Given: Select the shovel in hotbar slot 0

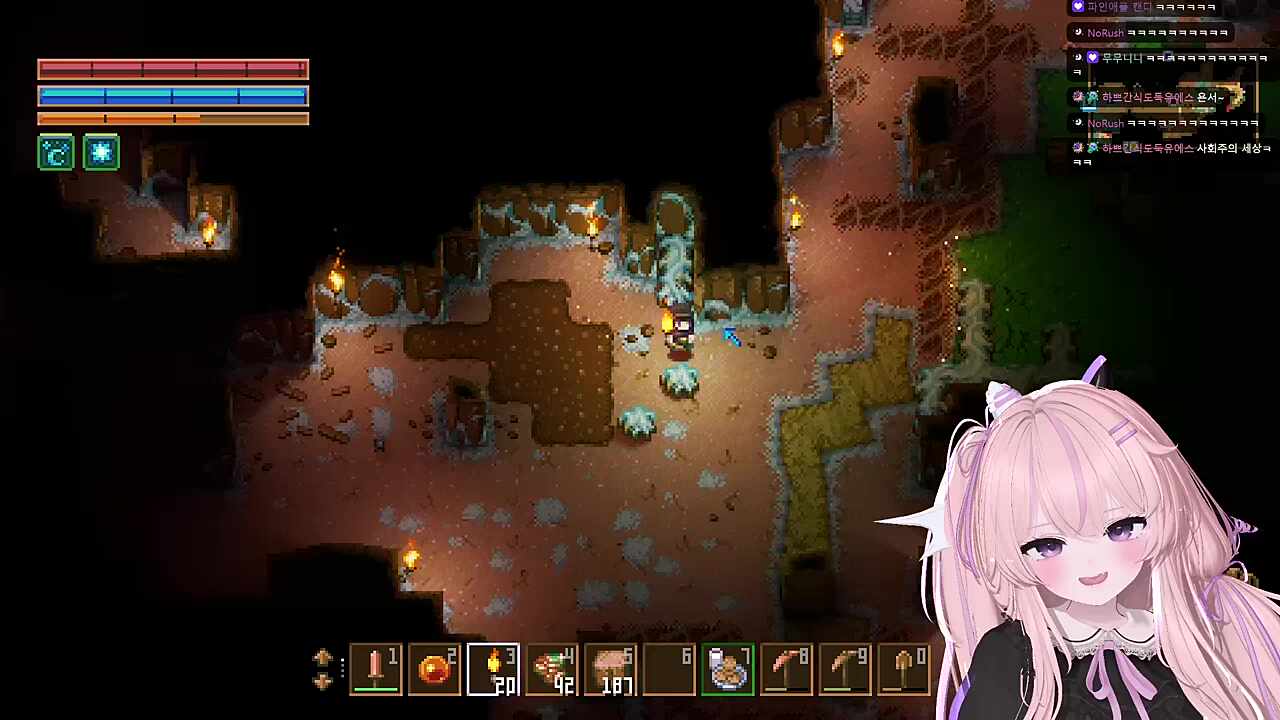Looking at the screenshot, I should click(x=904, y=669).
